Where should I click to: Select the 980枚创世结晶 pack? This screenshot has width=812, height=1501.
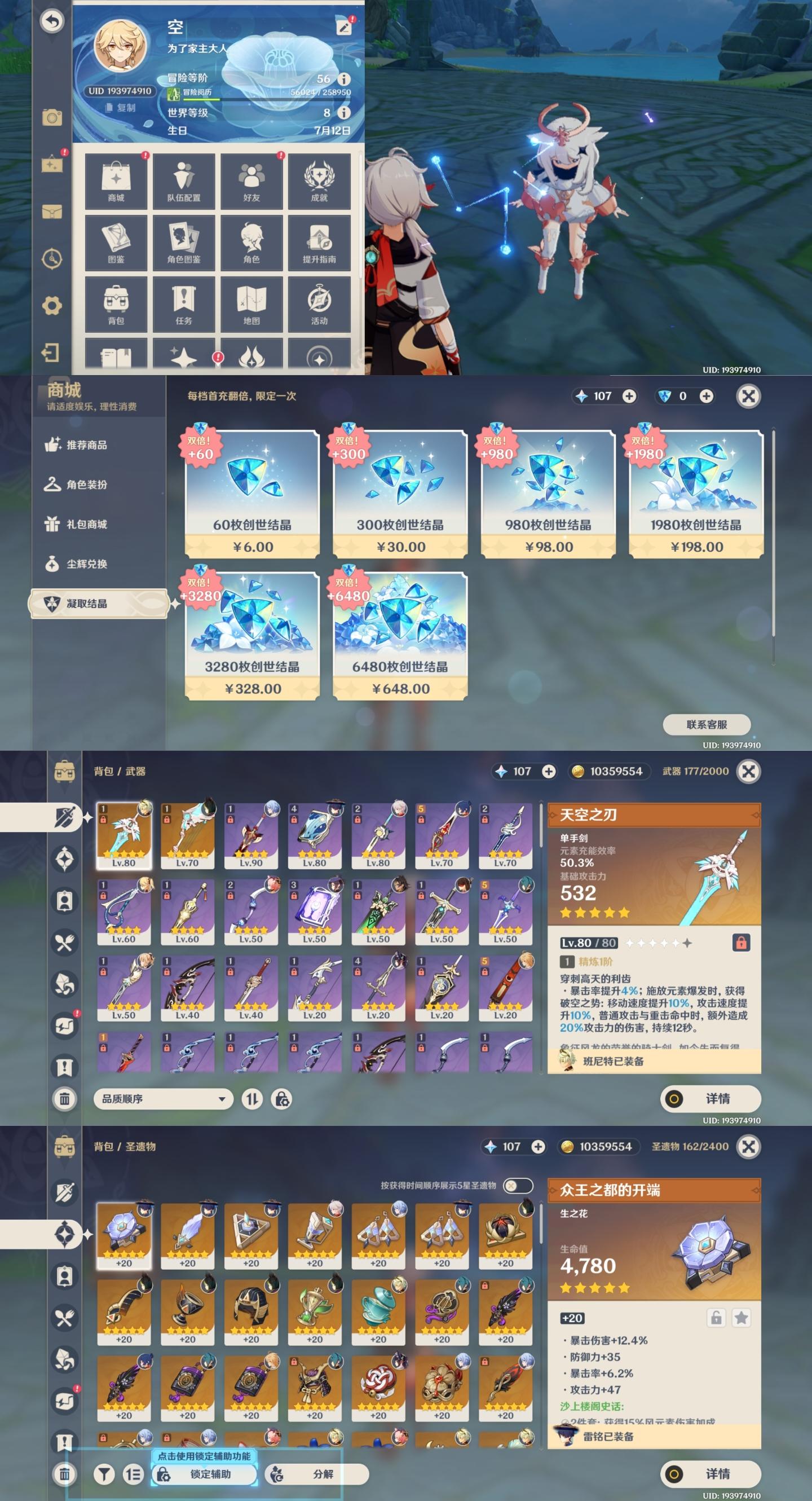point(548,494)
